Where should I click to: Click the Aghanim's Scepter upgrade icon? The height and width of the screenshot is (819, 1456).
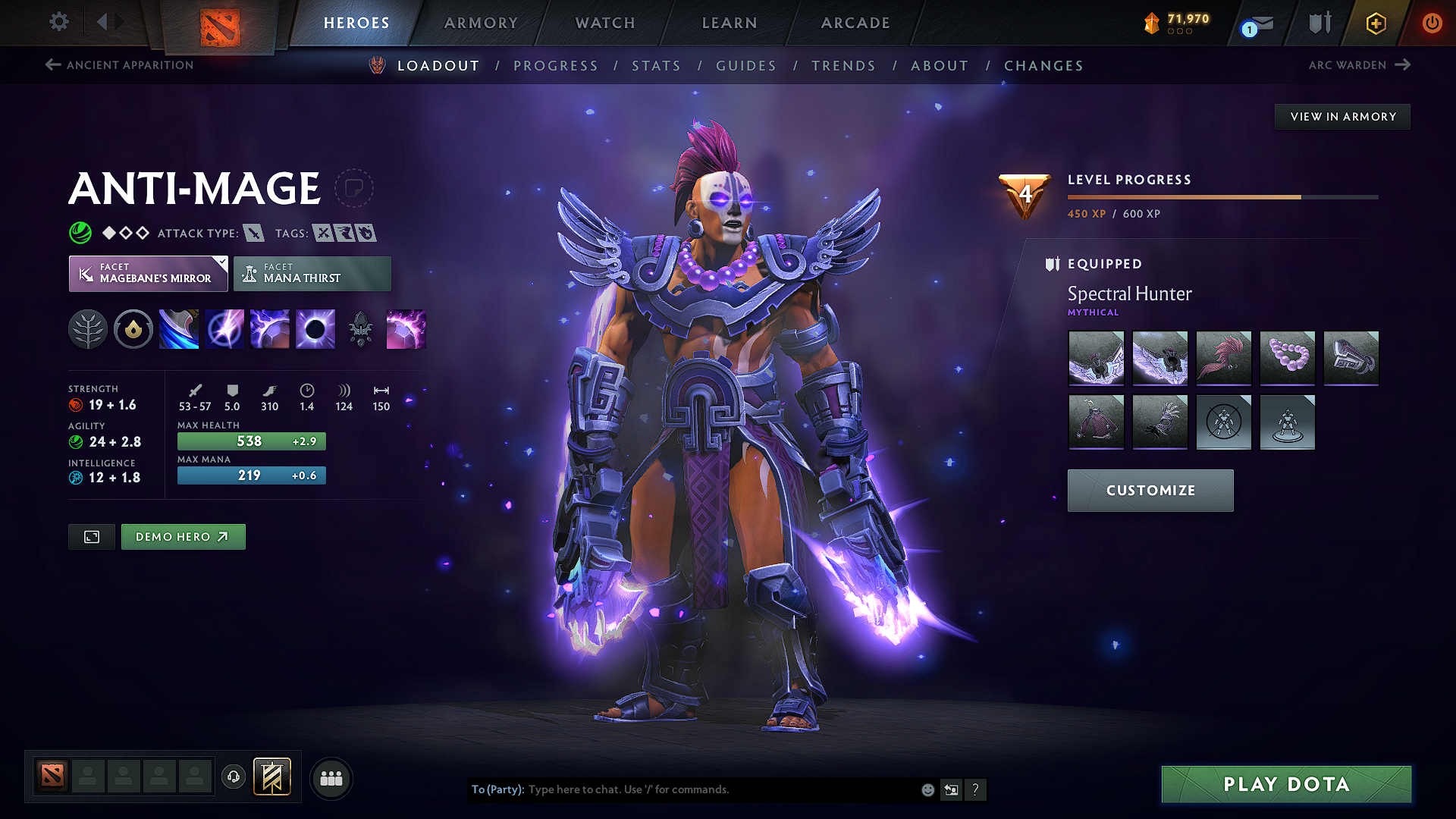click(361, 328)
